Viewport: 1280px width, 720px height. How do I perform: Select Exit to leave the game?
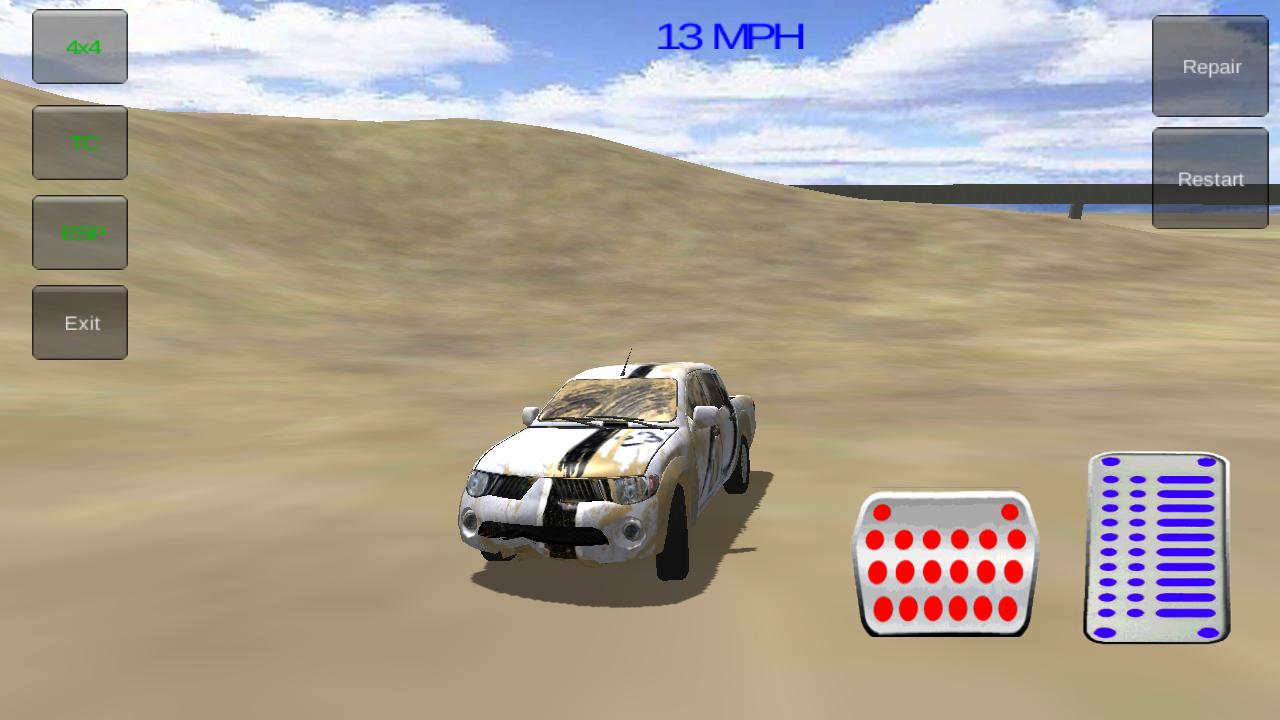click(x=79, y=322)
